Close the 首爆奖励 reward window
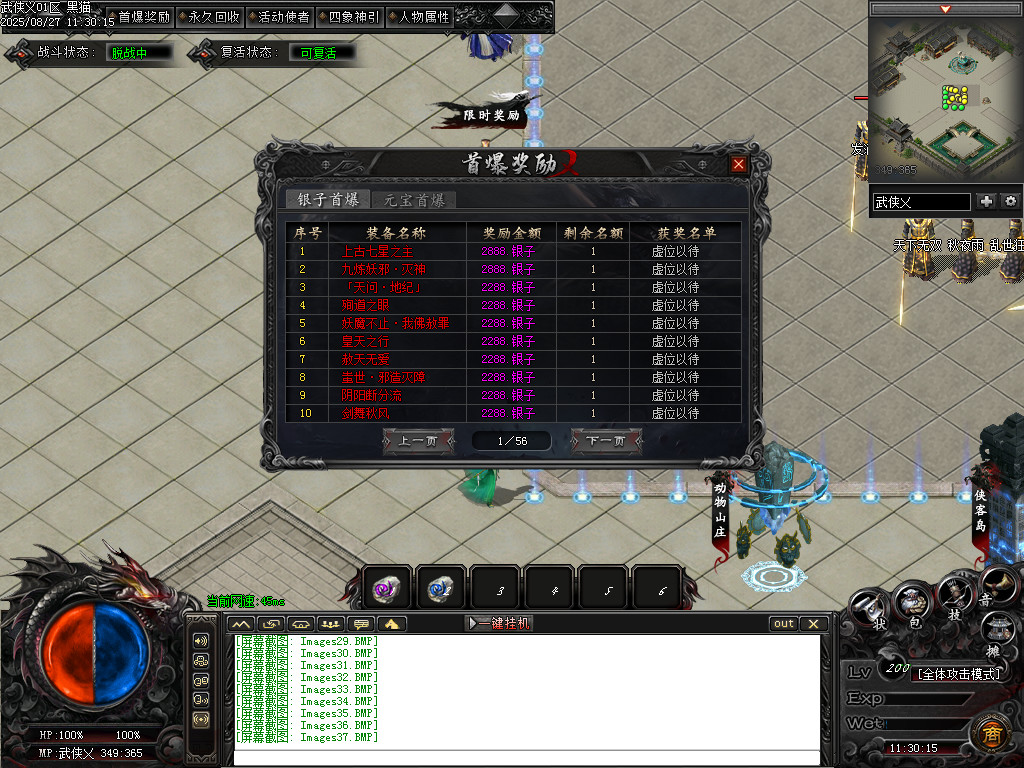1024x768 pixels. coord(738,165)
